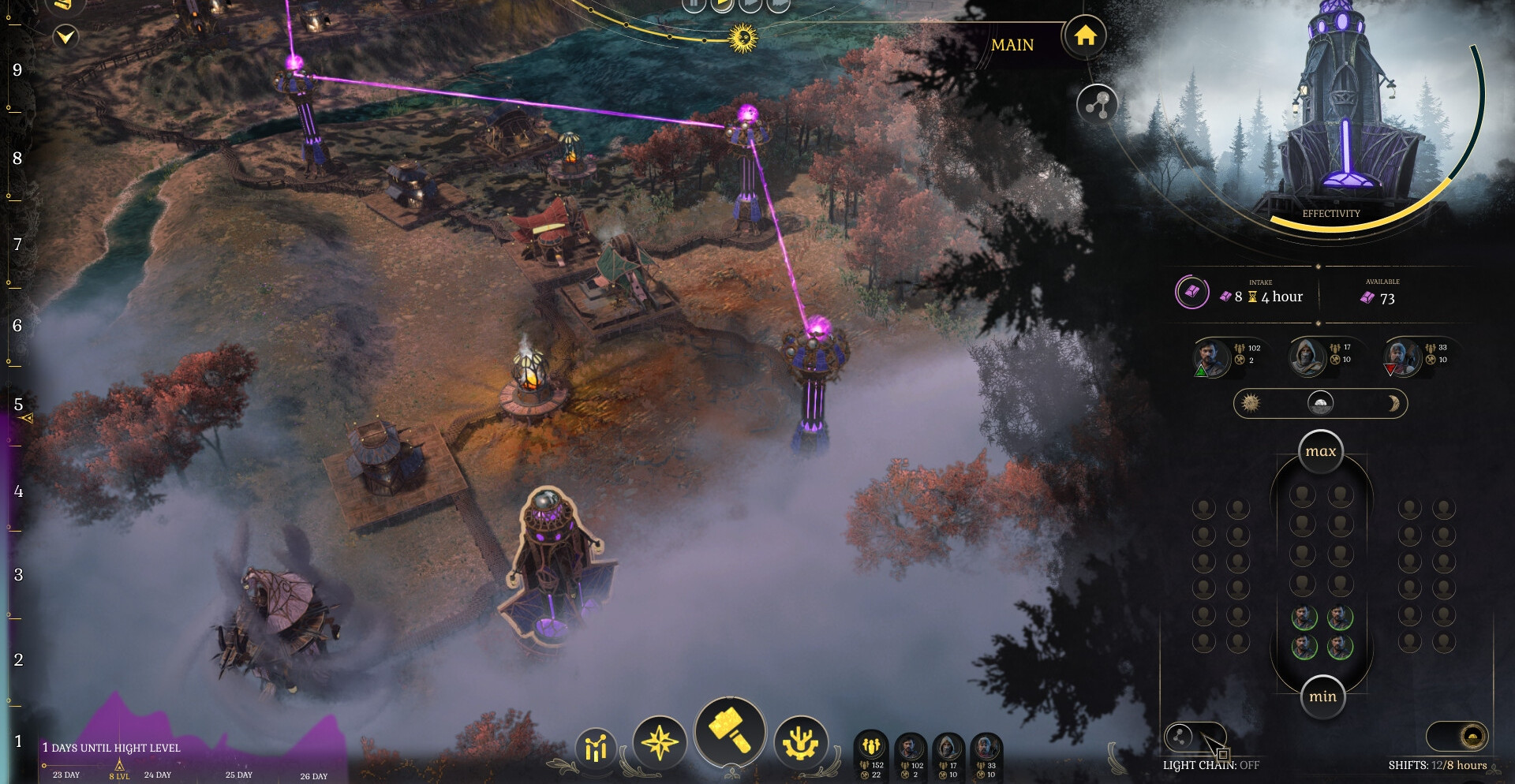The height and width of the screenshot is (784, 1515).
Task: Click the purple crystal resource intake icon
Action: [x=1191, y=292]
